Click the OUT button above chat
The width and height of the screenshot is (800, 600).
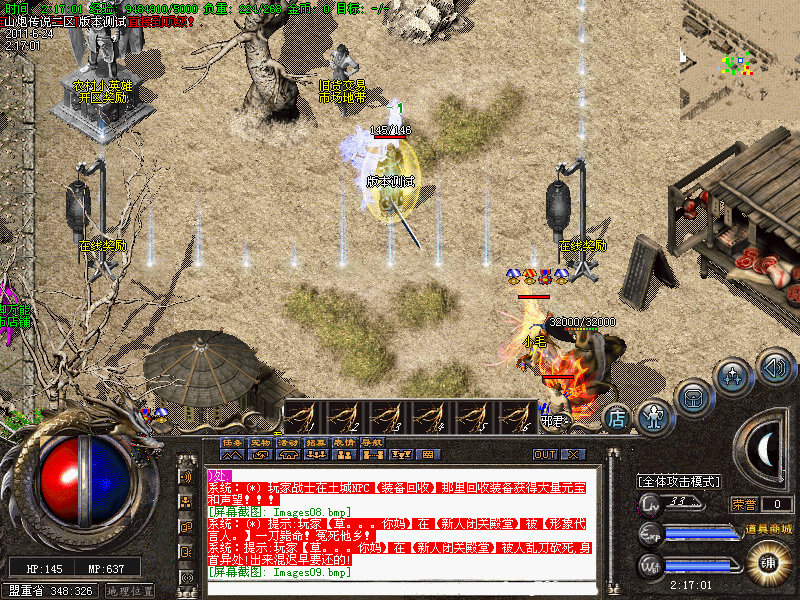coord(545,454)
